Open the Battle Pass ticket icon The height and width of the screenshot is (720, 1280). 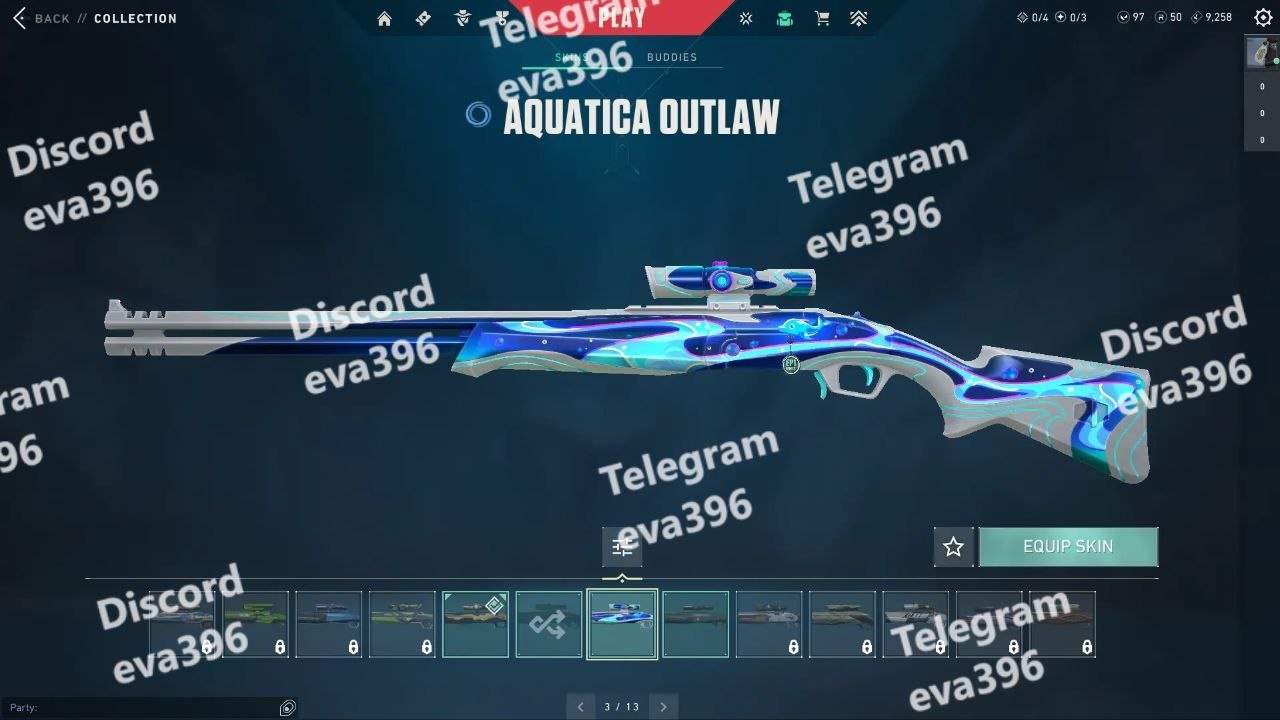click(x=423, y=18)
